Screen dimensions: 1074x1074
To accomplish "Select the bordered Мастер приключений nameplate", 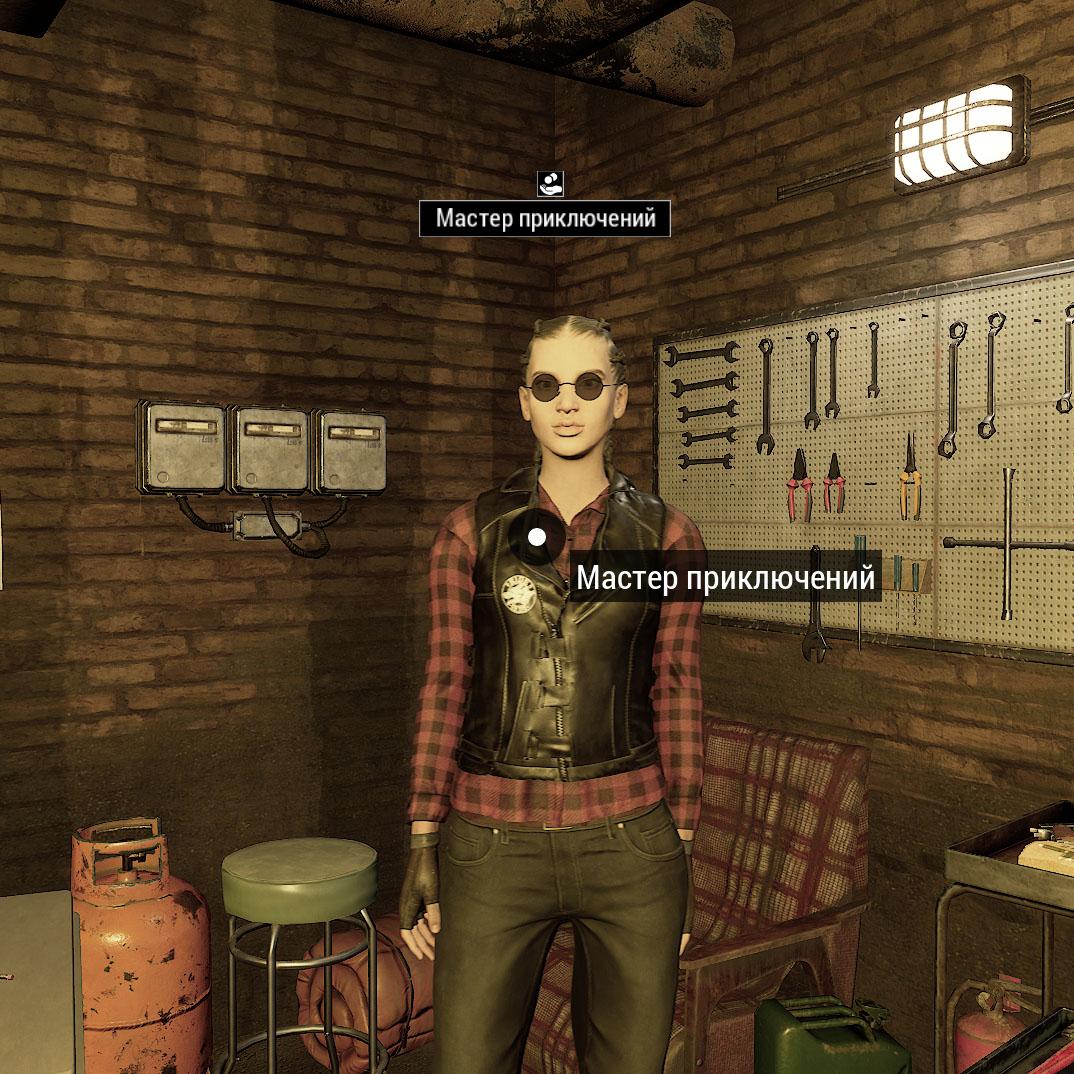I will 545,218.
